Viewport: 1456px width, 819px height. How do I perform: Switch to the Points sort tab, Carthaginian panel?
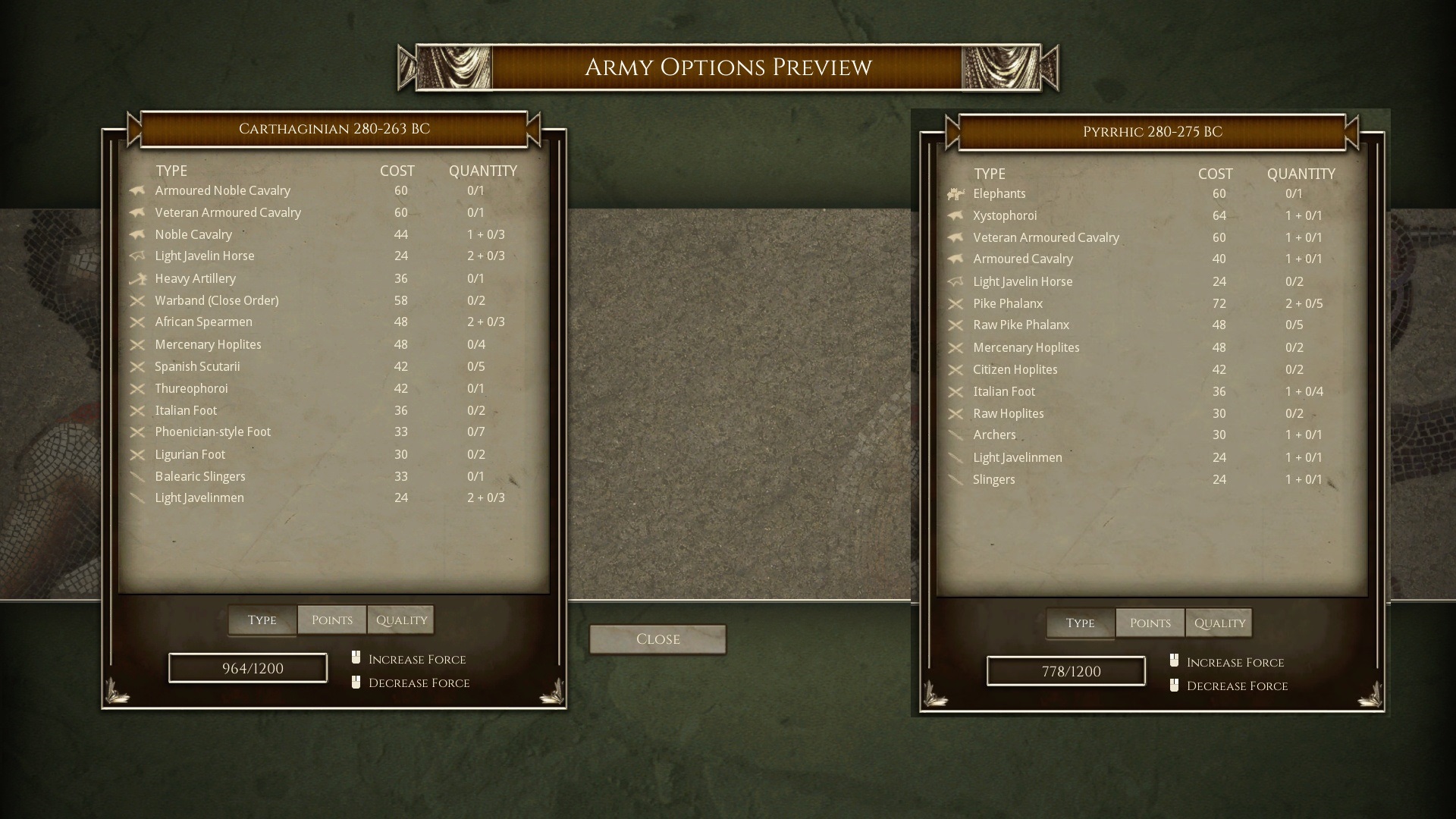(x=331, y=619)
